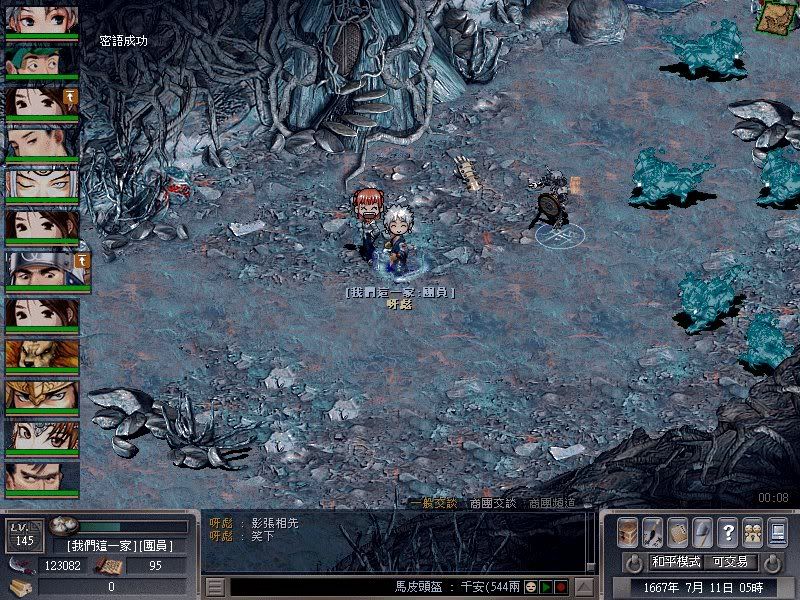Click the sword combat icon
Viewport: 800px width, 600px height.
point(653,532)
